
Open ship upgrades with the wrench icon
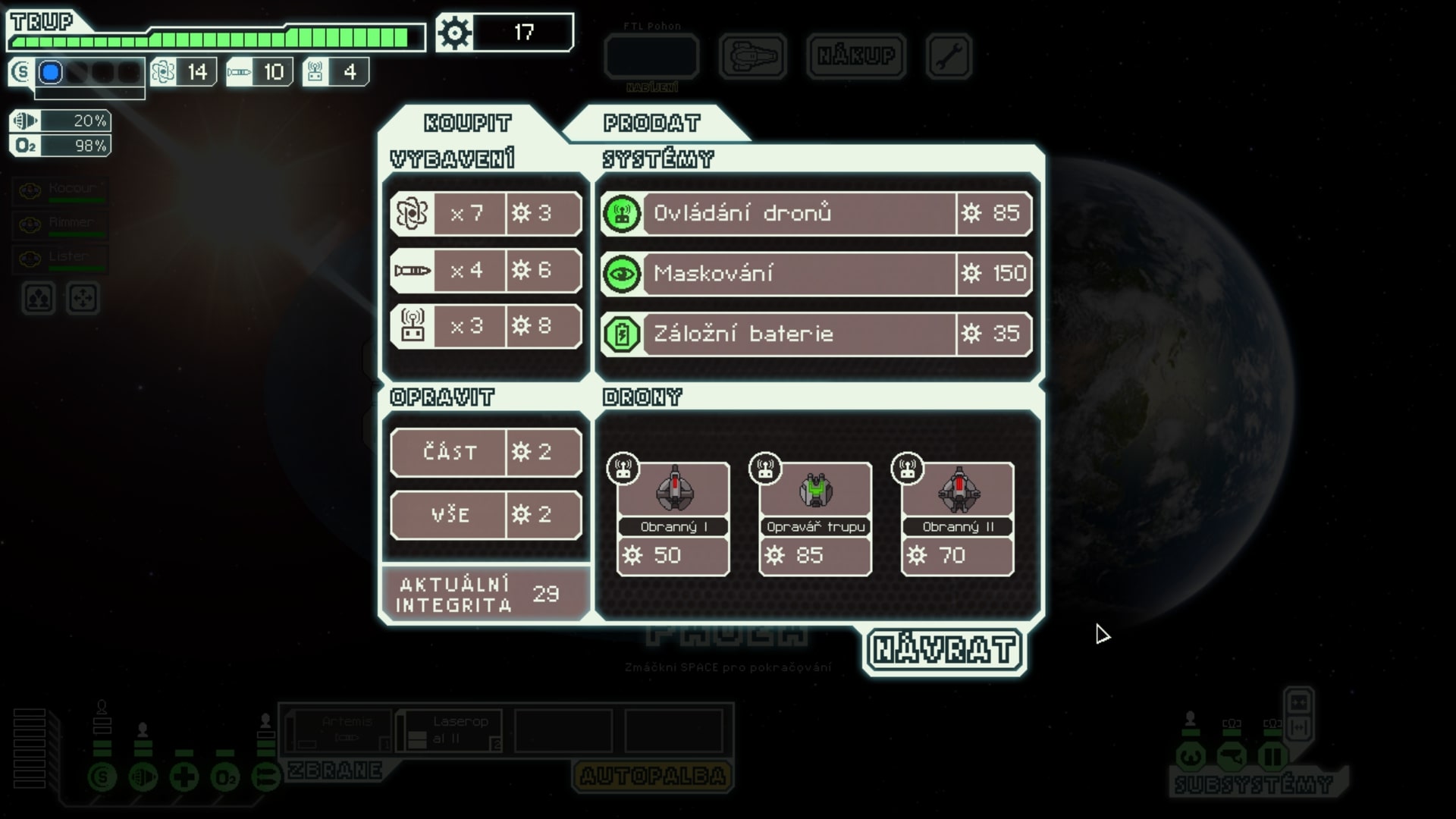949,56
